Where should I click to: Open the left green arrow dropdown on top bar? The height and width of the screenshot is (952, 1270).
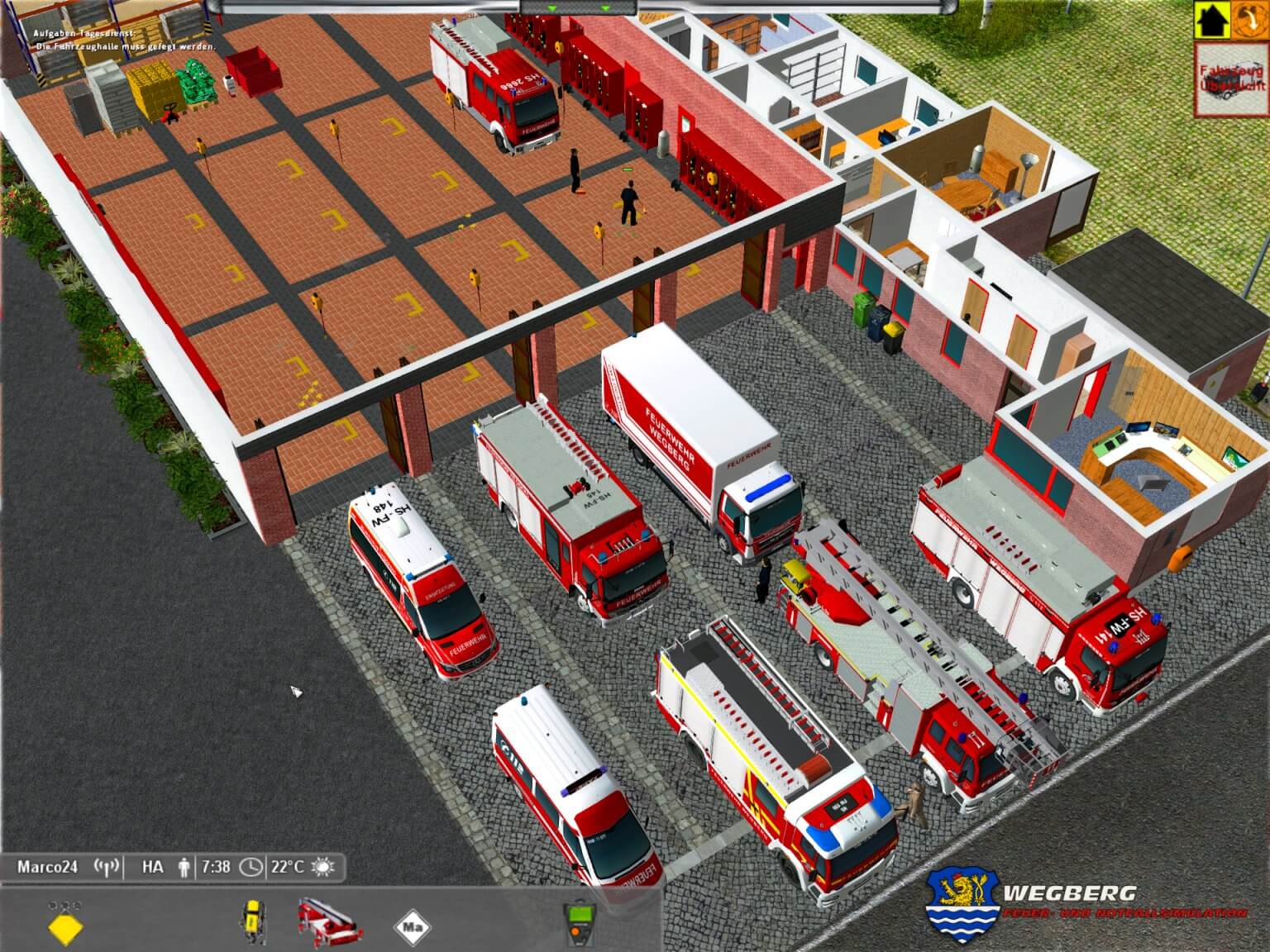coord(550,8)
